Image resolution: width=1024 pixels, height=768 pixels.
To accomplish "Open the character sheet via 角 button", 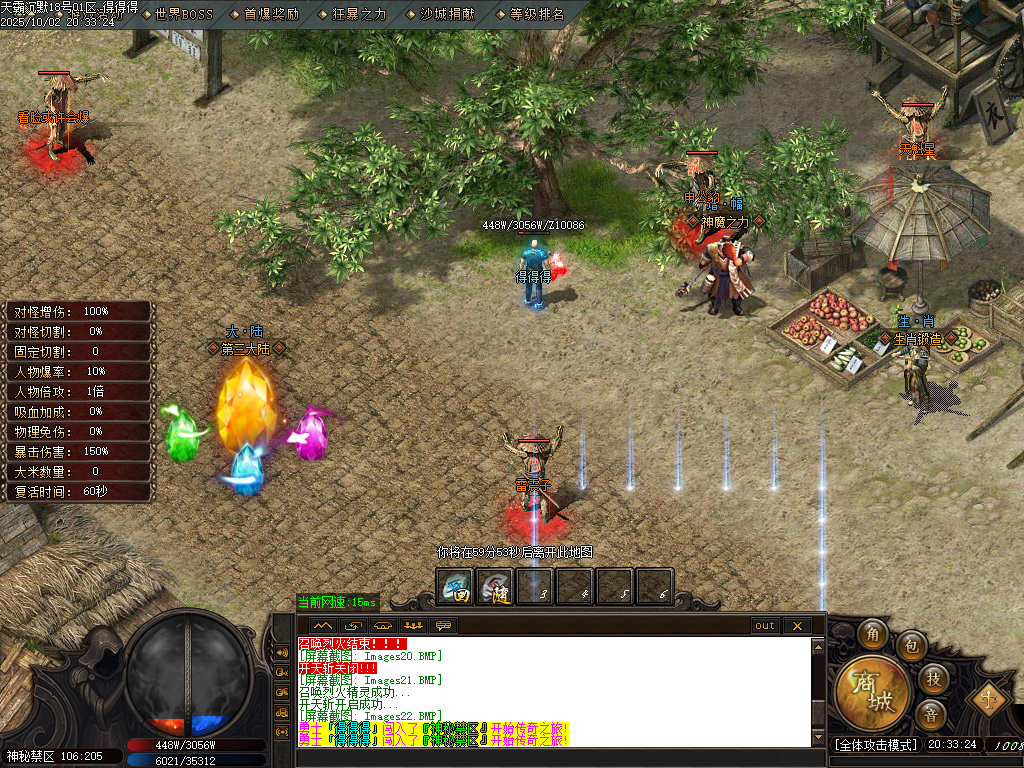I will point(871,633).
